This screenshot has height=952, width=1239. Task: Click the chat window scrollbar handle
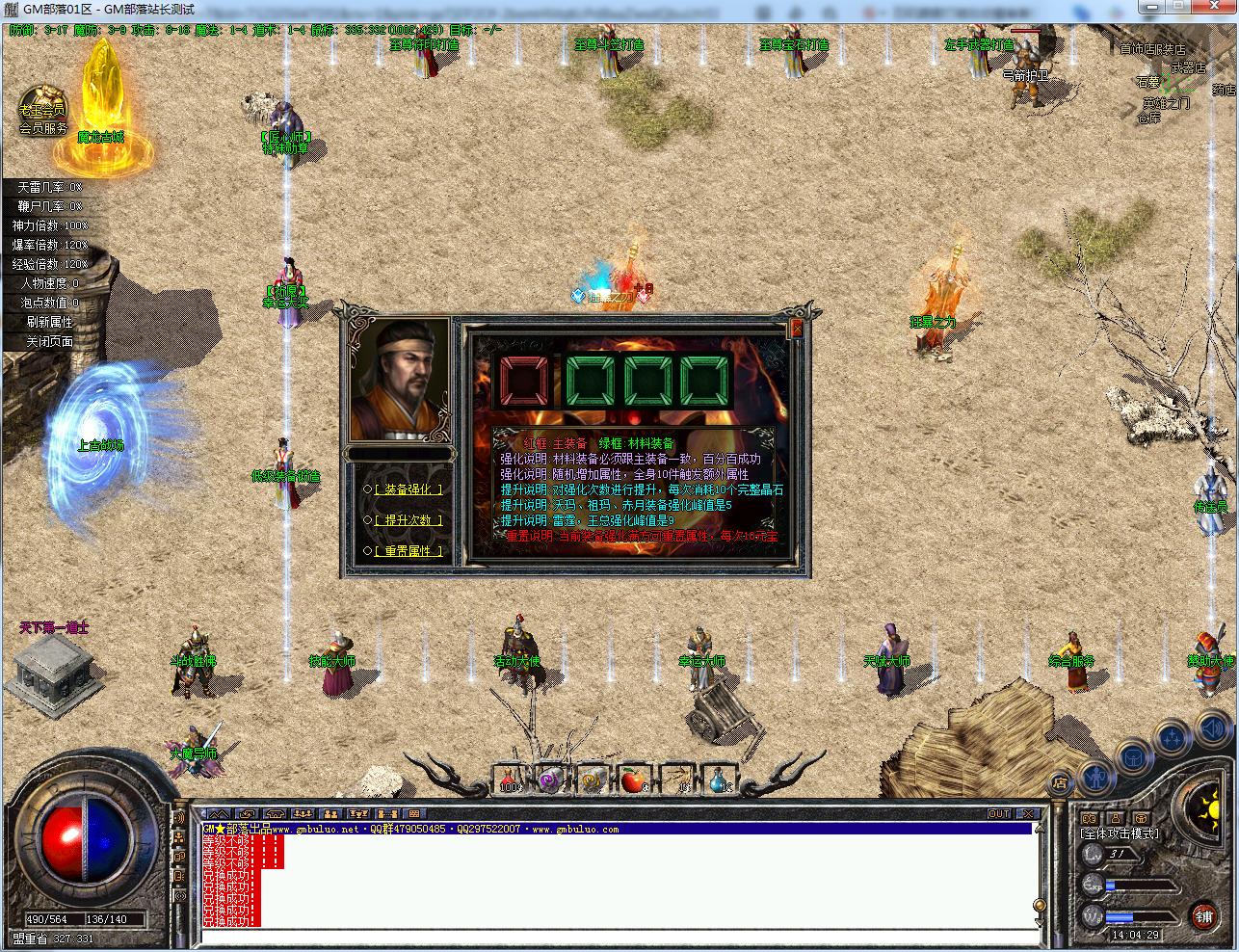coord(1040,905)
